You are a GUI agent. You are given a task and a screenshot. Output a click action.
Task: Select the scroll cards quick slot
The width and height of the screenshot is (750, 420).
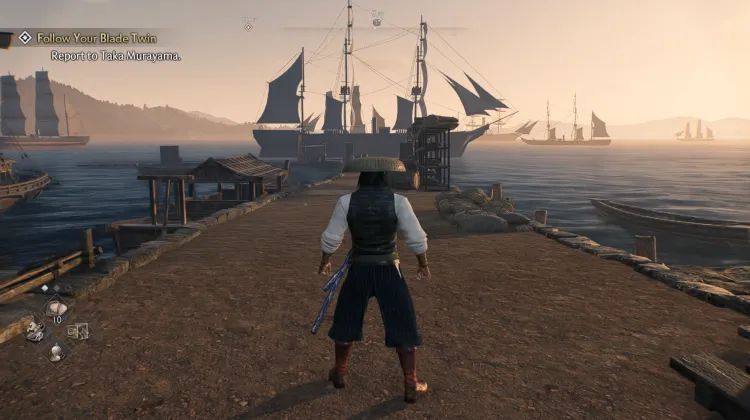coord(78,330)
